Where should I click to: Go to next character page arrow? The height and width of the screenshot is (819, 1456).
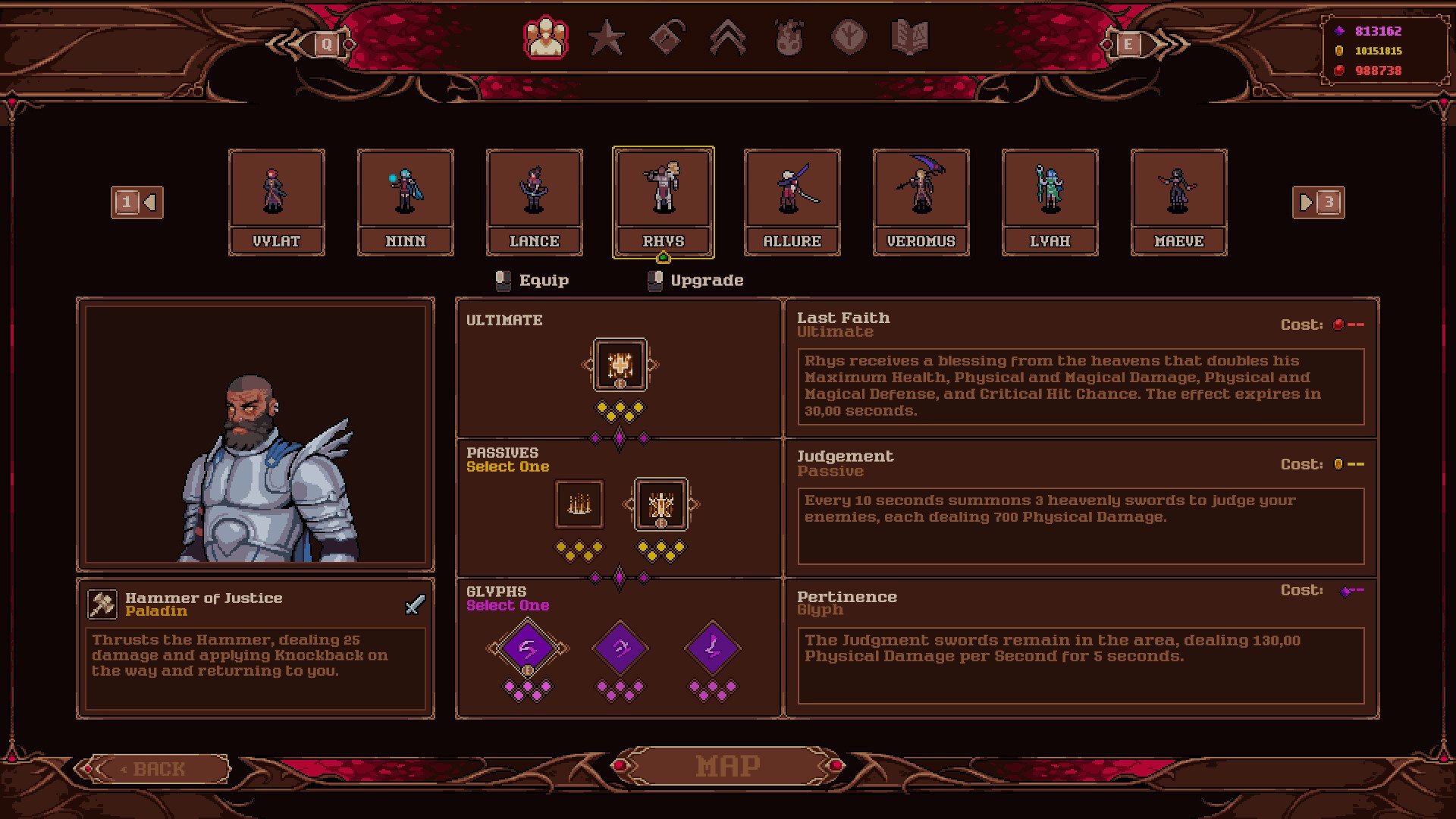pyautogui.click(x=1318, y=202)
